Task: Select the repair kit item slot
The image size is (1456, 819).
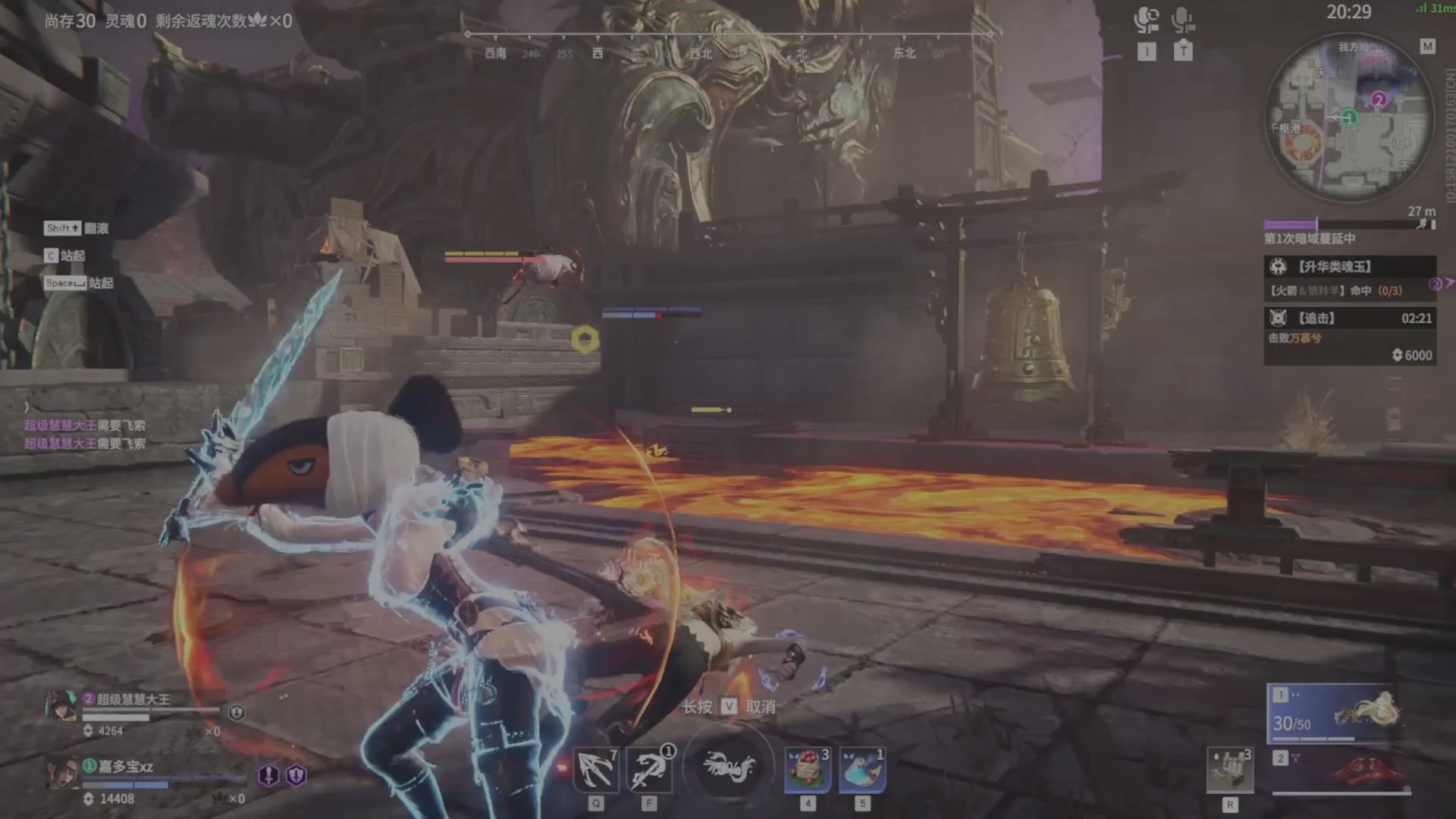Action: click(1229, 770)
